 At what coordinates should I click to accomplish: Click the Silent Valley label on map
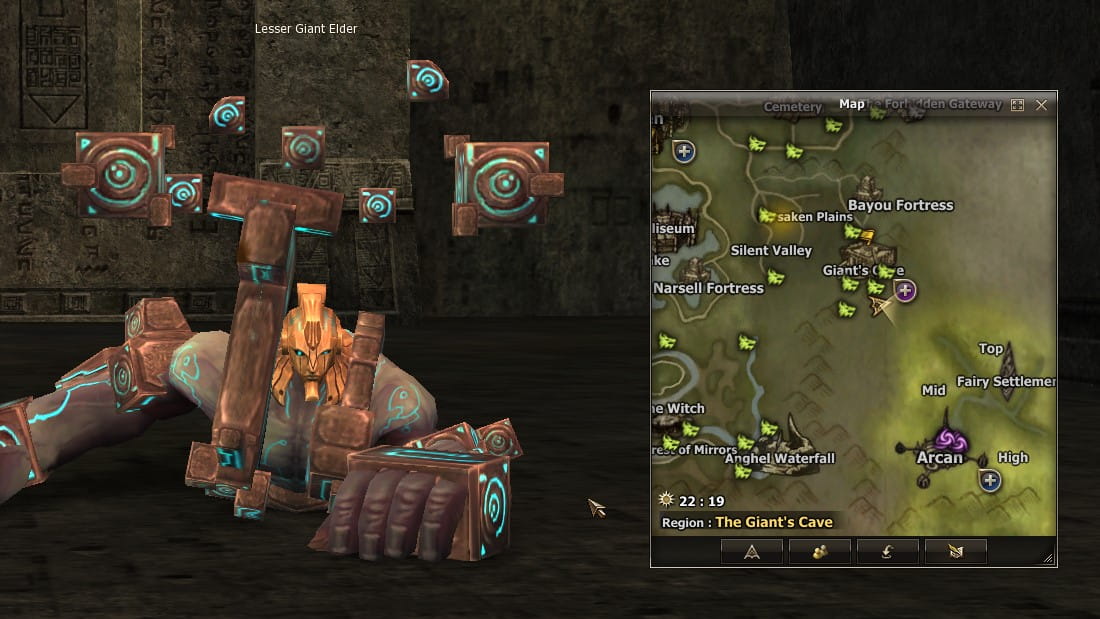[x=771, y=250]
